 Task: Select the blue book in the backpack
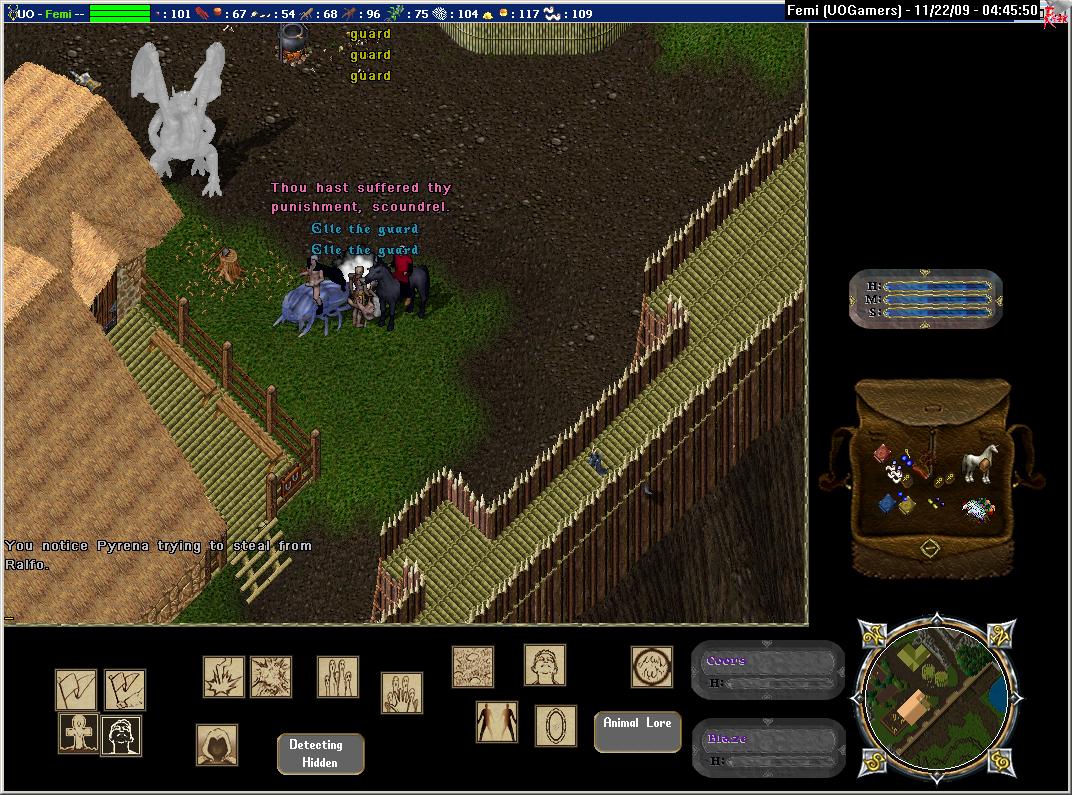(x=886, y=503)
